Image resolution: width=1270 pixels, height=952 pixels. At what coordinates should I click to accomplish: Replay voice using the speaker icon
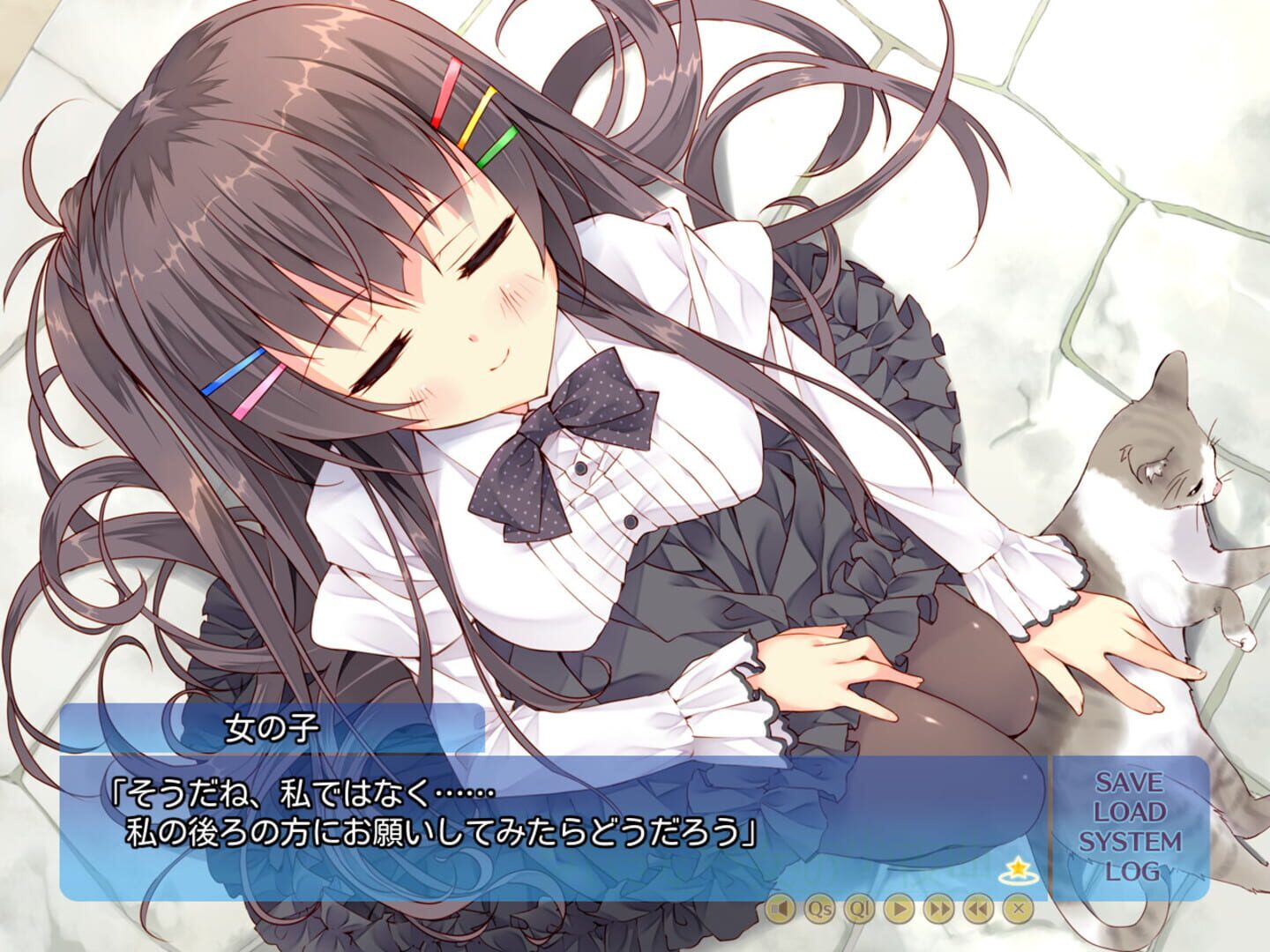coord(781,910)
